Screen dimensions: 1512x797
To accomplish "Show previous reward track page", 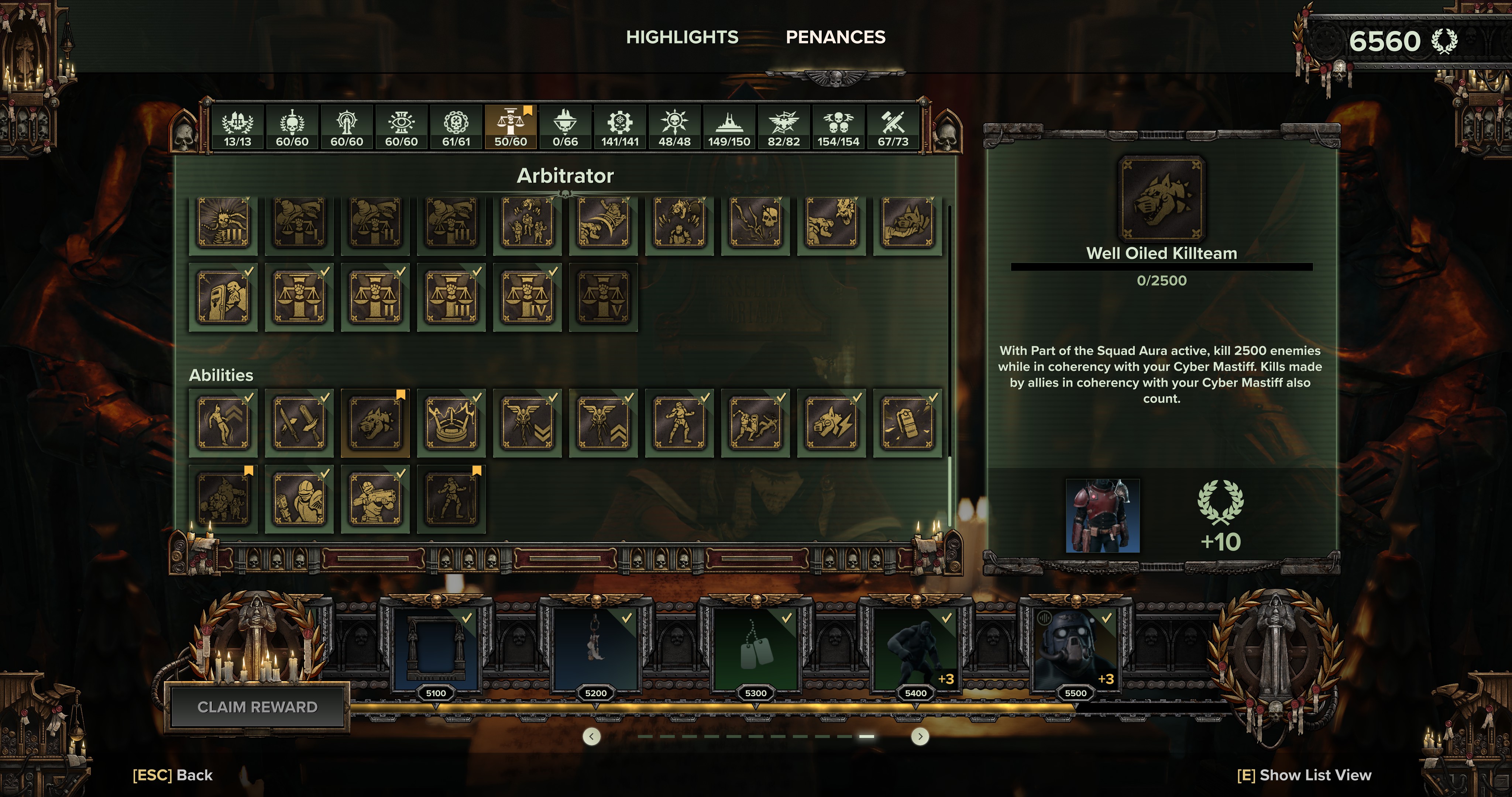I will click(x=592, y=736).
